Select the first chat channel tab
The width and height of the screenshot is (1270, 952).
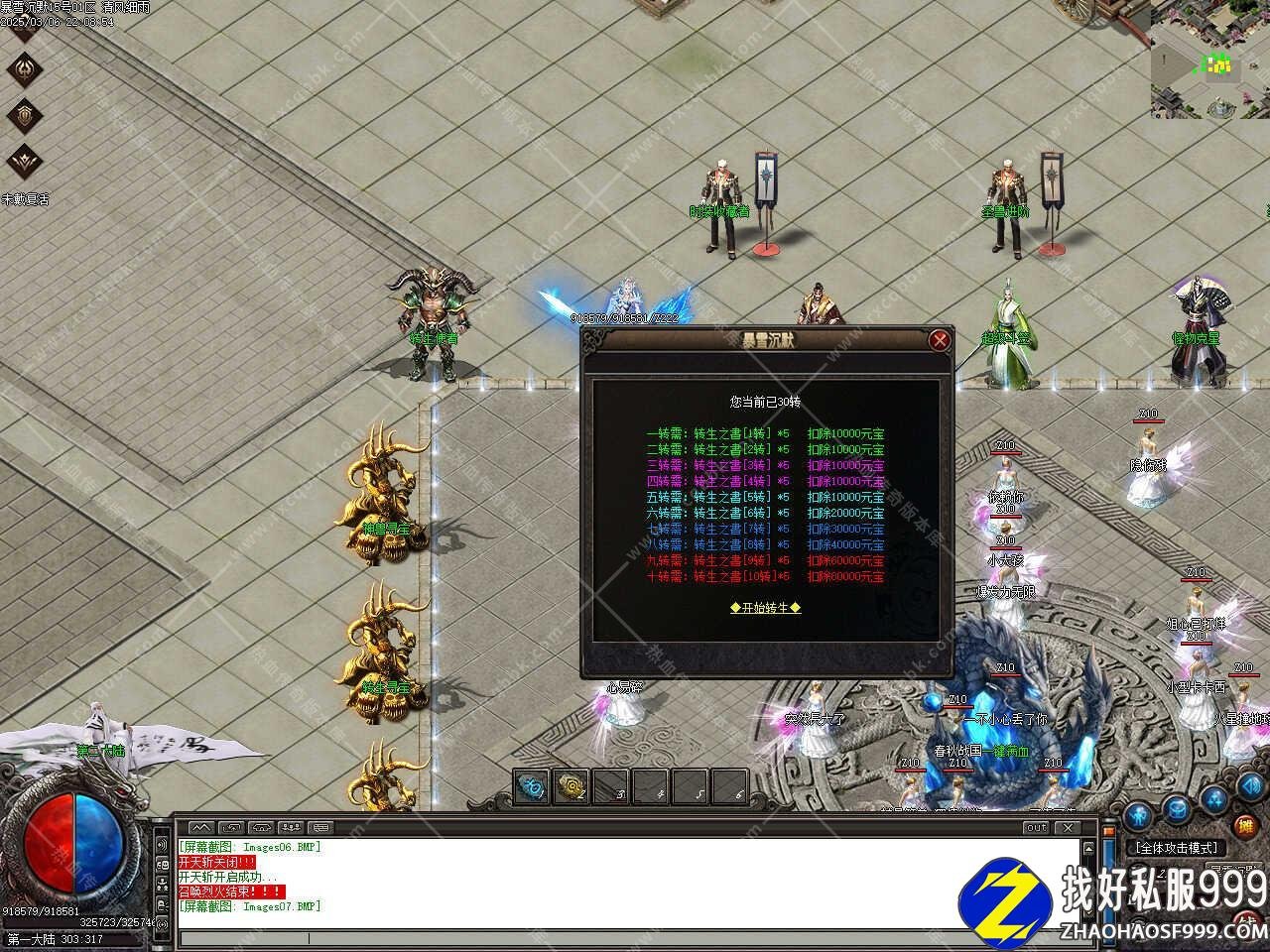(201, 827)
